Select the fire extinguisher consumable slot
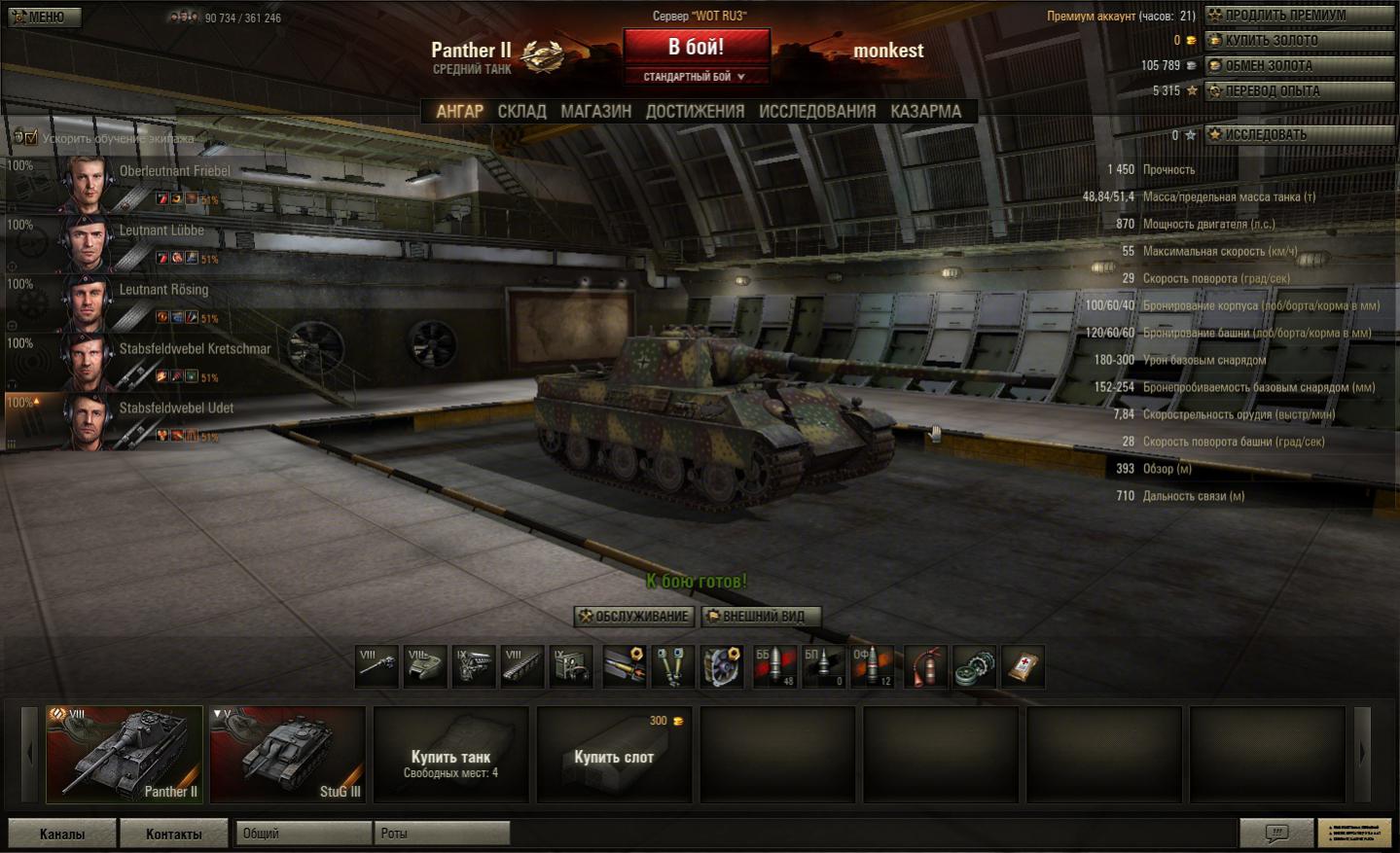 tap(924, 666)
